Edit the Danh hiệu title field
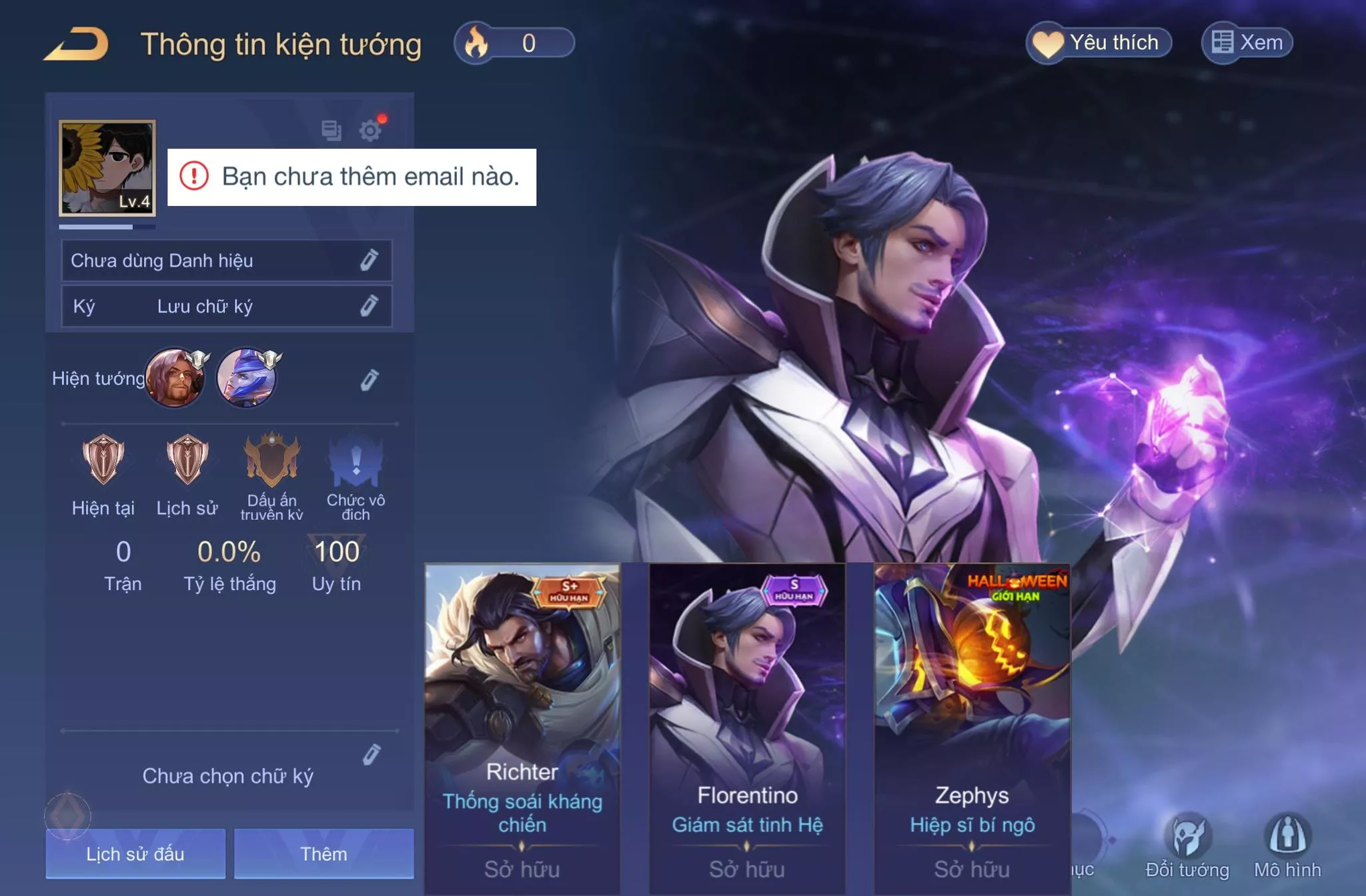 coord(369,260)
